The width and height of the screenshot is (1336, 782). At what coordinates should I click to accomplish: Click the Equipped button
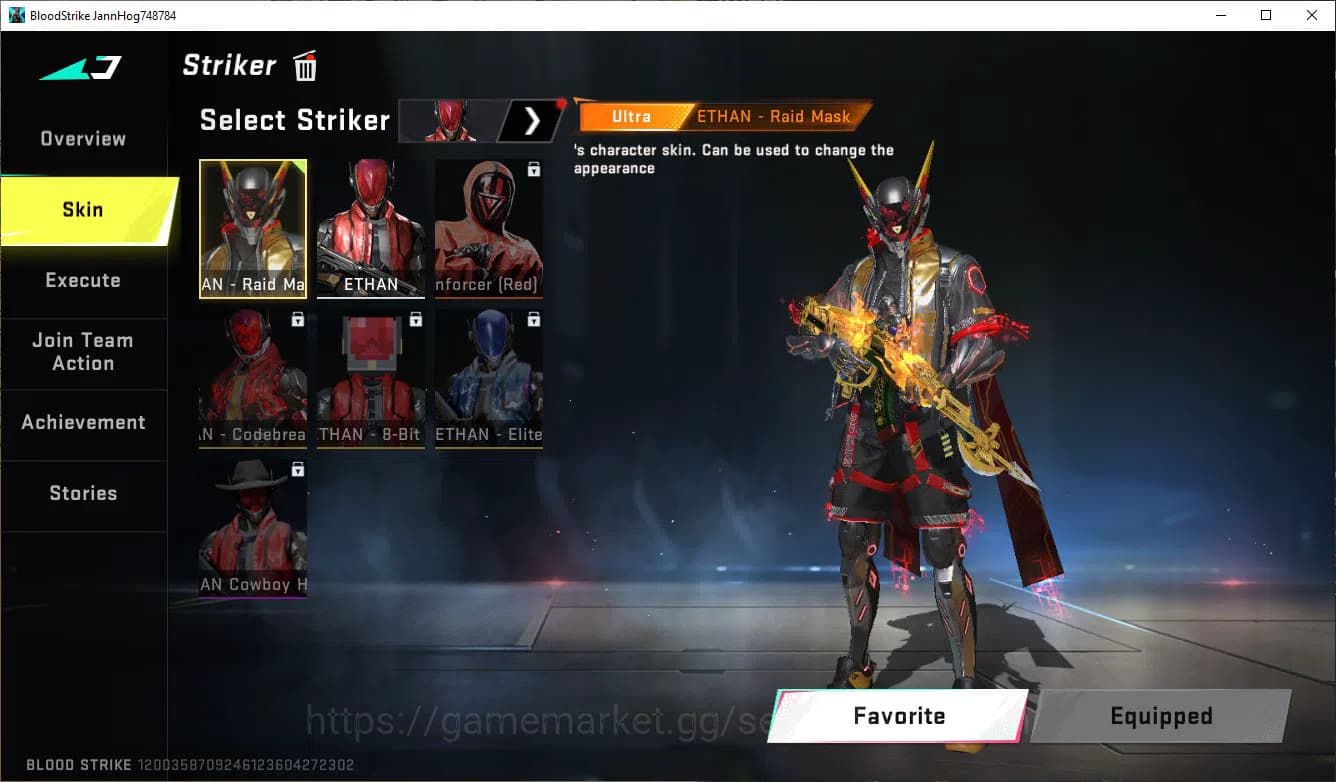tap(1160, 716)
